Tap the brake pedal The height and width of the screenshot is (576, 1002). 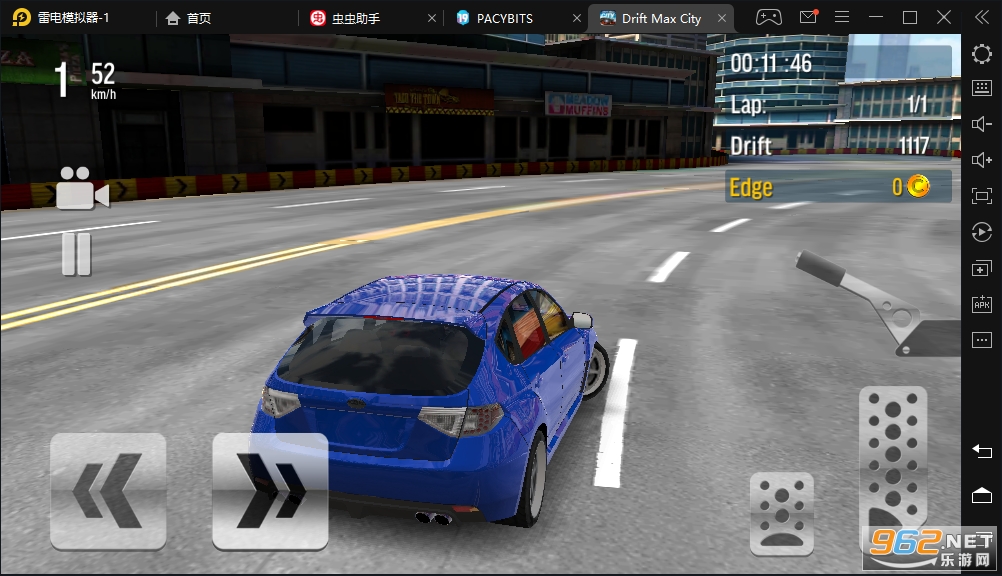tap(781, 513)
